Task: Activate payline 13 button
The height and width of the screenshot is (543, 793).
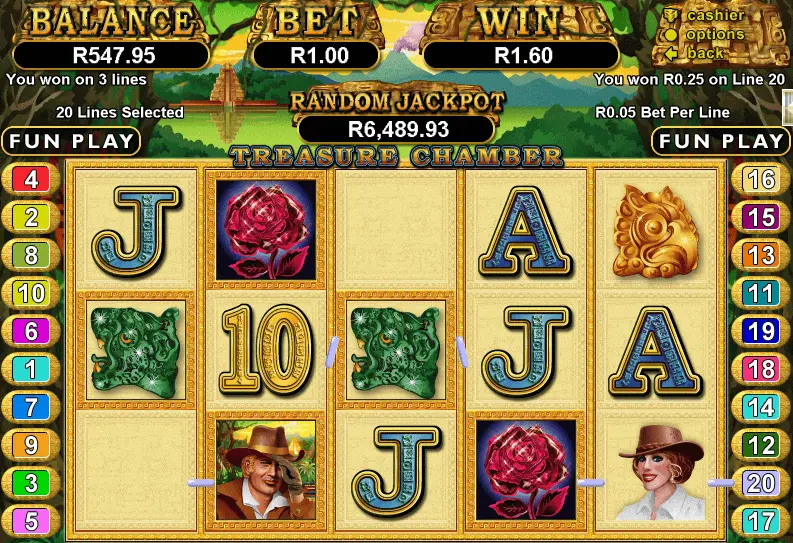Action: point(761,255)
